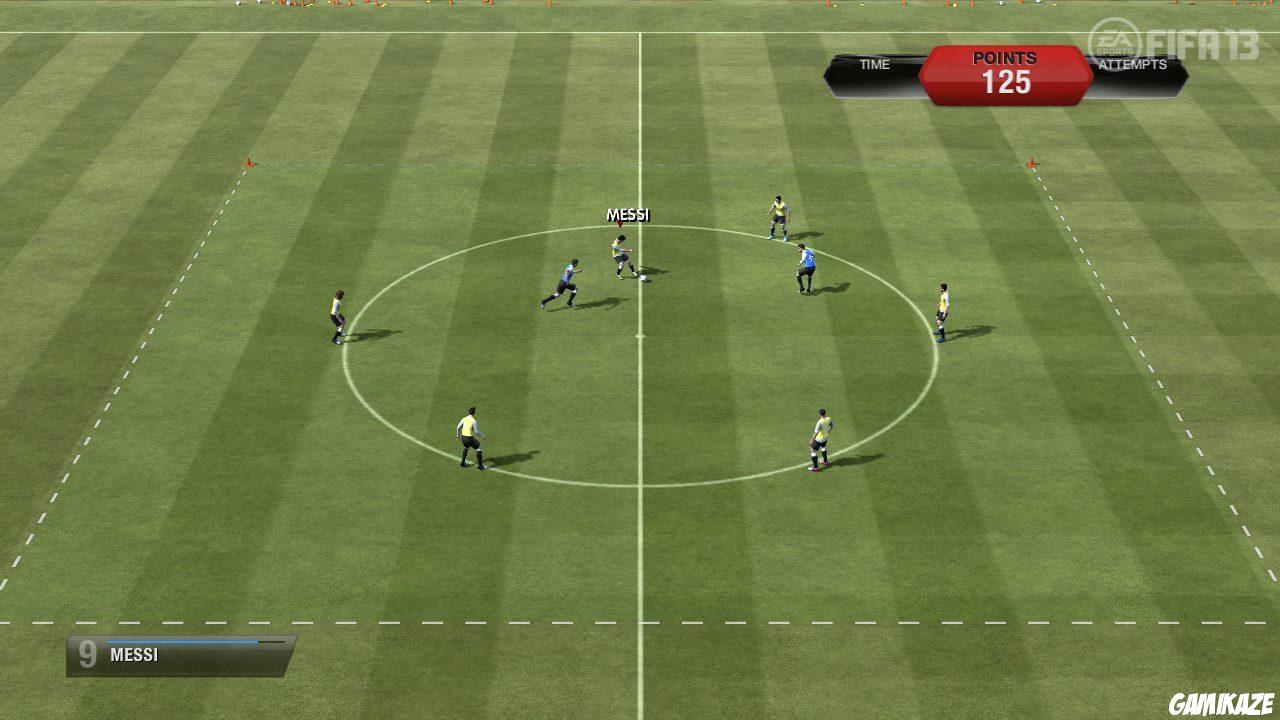Viewport: 1280px width, 720px height.
Task: Expand the TIME section of the scoreboard
Action: coord(875,64)
